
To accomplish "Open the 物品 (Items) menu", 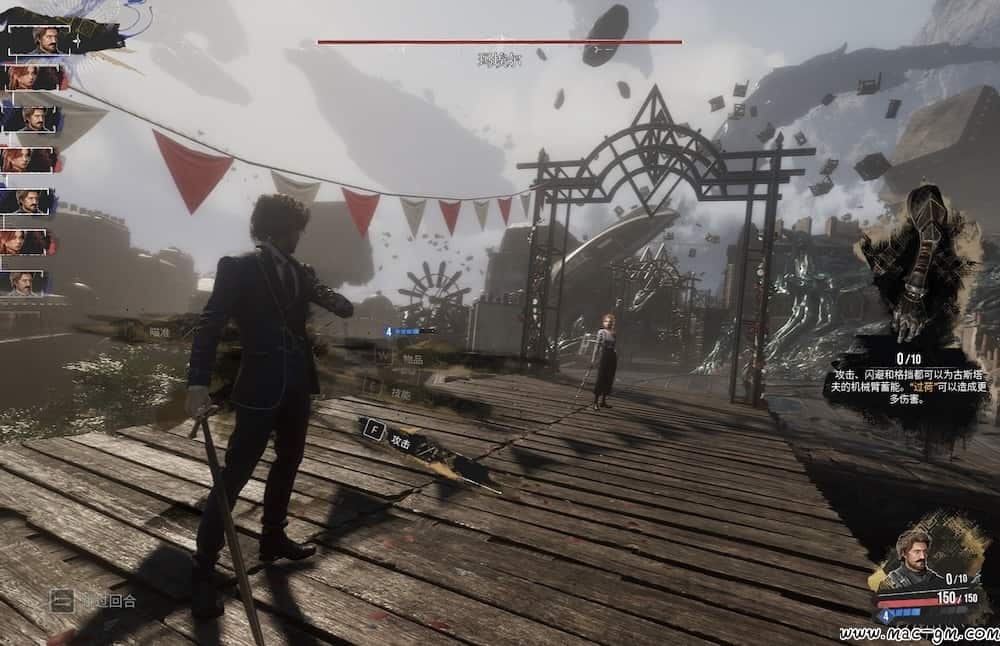I will click(x=411, y=358).
